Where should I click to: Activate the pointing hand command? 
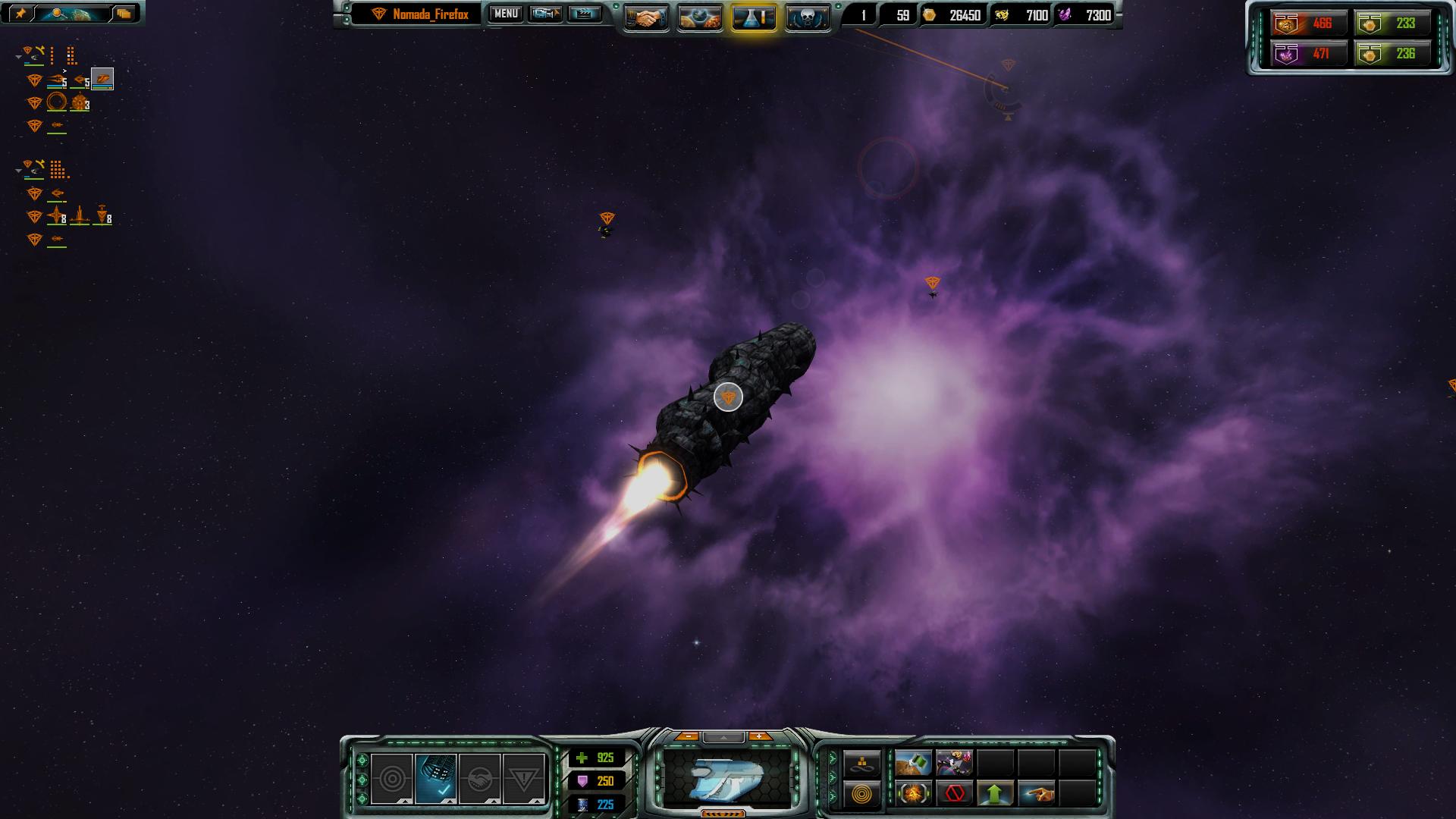(x=1036, y=794)
